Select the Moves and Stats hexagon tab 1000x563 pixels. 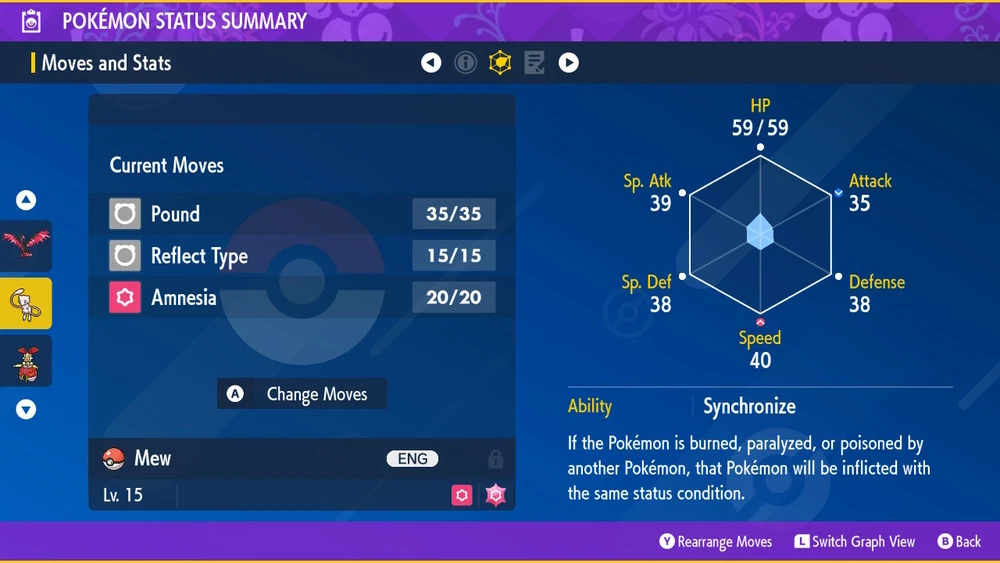click(x=499, y=63)
